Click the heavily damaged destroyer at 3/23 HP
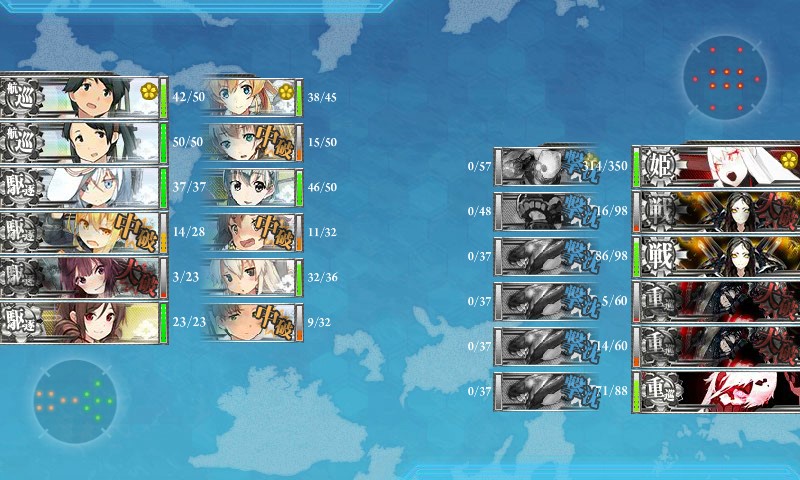 80,277
